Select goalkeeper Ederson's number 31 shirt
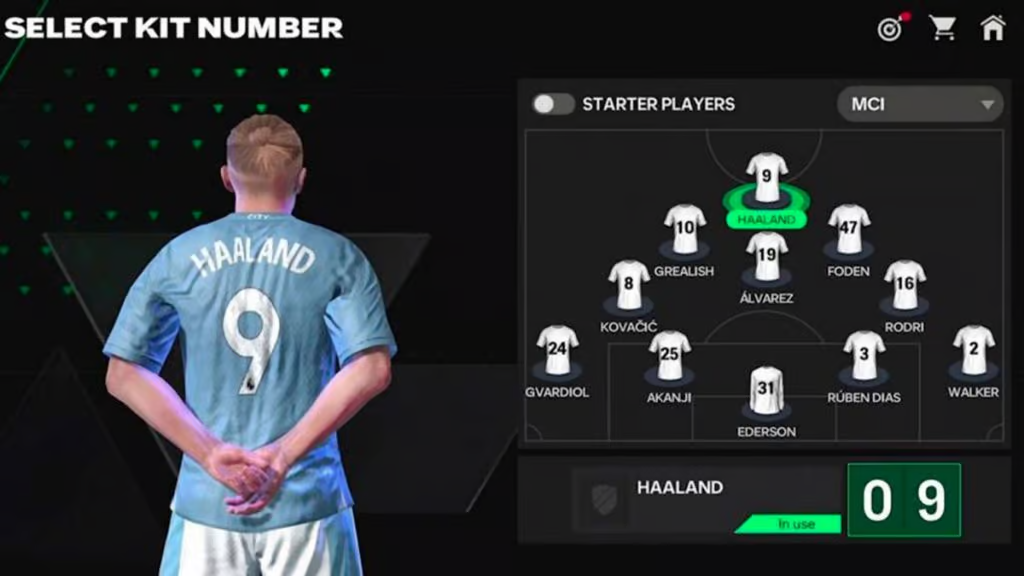This screenshot has width=1024, height=576. [766, 391]
